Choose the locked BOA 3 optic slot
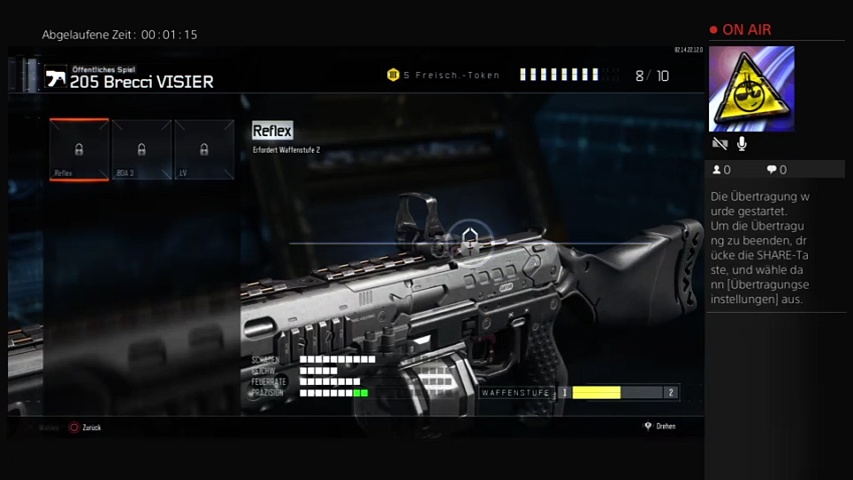 point(142,150)
